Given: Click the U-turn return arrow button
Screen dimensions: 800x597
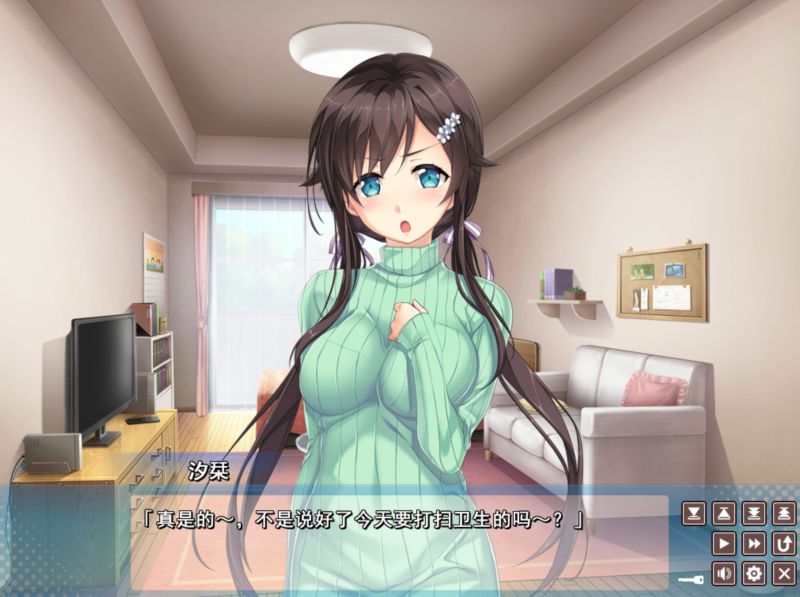Looking at the screenshot, I should coord(786,544).
